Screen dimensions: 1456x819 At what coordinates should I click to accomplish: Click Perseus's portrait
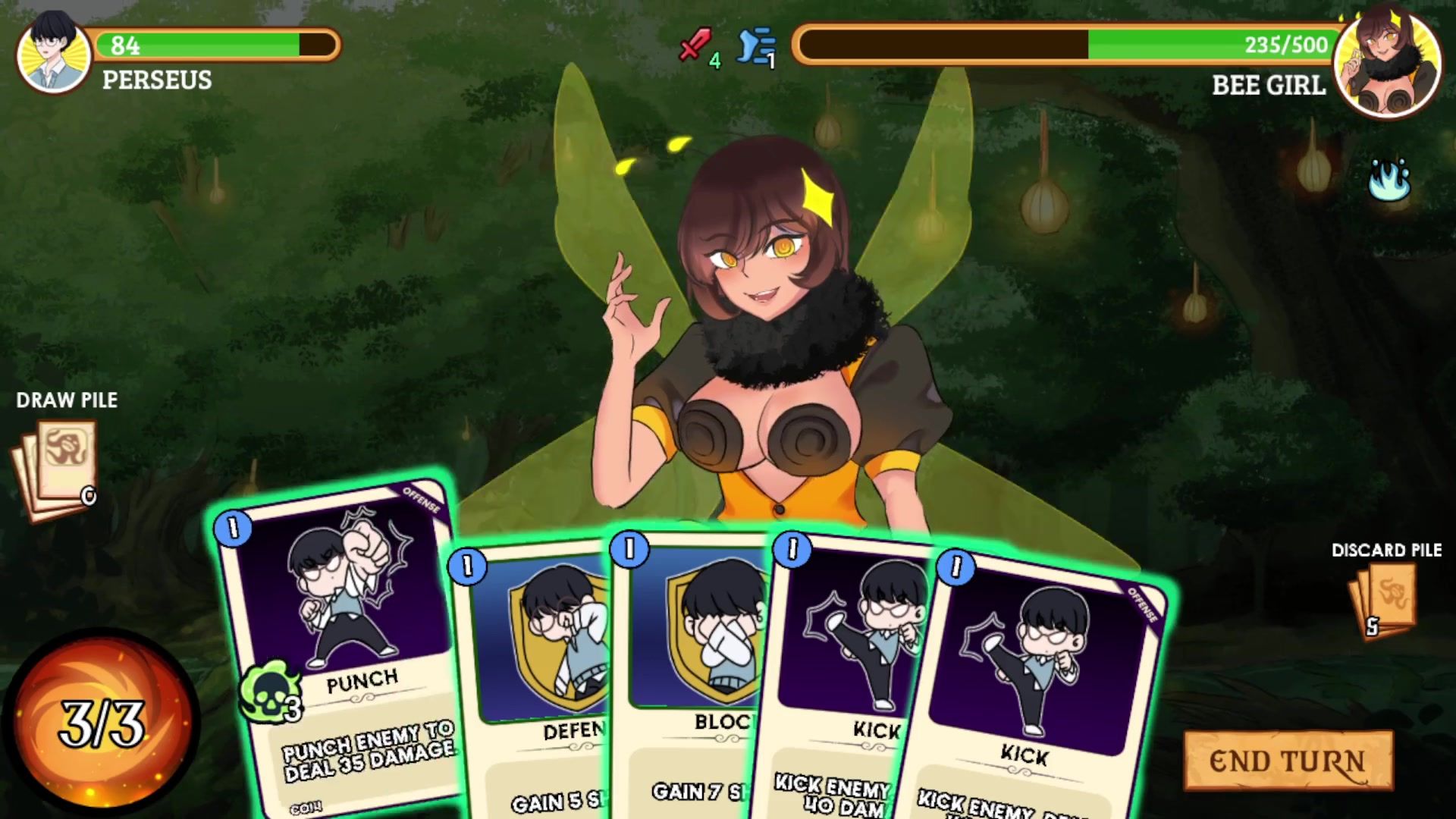click(x=52, y=53)
